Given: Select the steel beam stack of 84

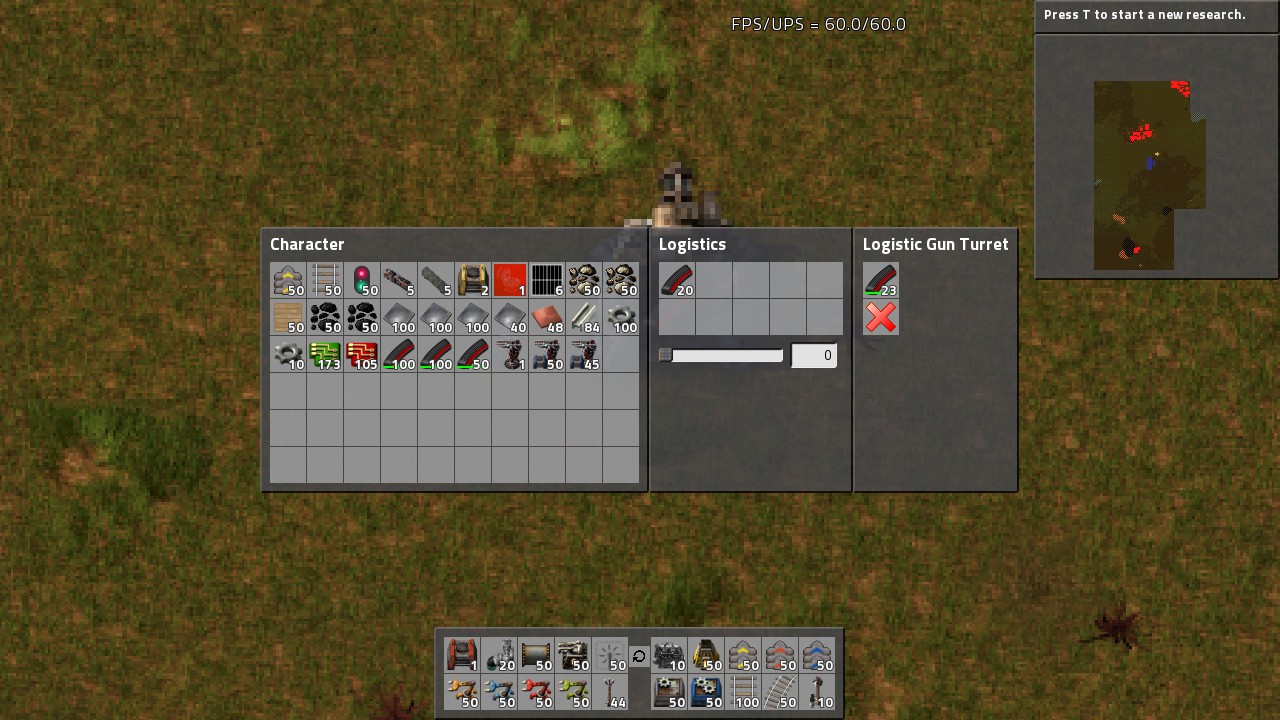Looking at the screenshot, I should coord(584,318).
